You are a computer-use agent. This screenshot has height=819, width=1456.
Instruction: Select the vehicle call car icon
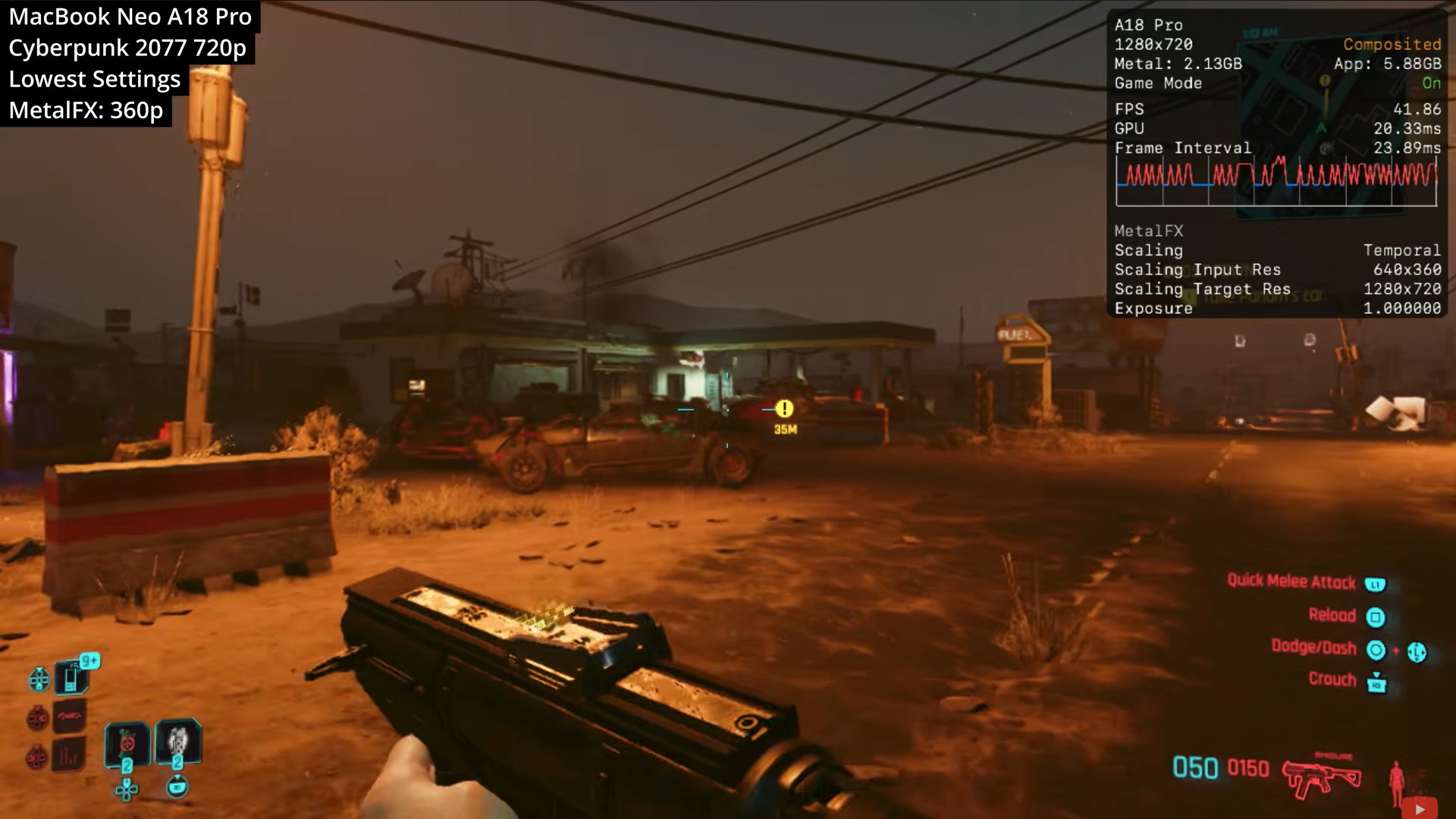(x=69, y=716)
